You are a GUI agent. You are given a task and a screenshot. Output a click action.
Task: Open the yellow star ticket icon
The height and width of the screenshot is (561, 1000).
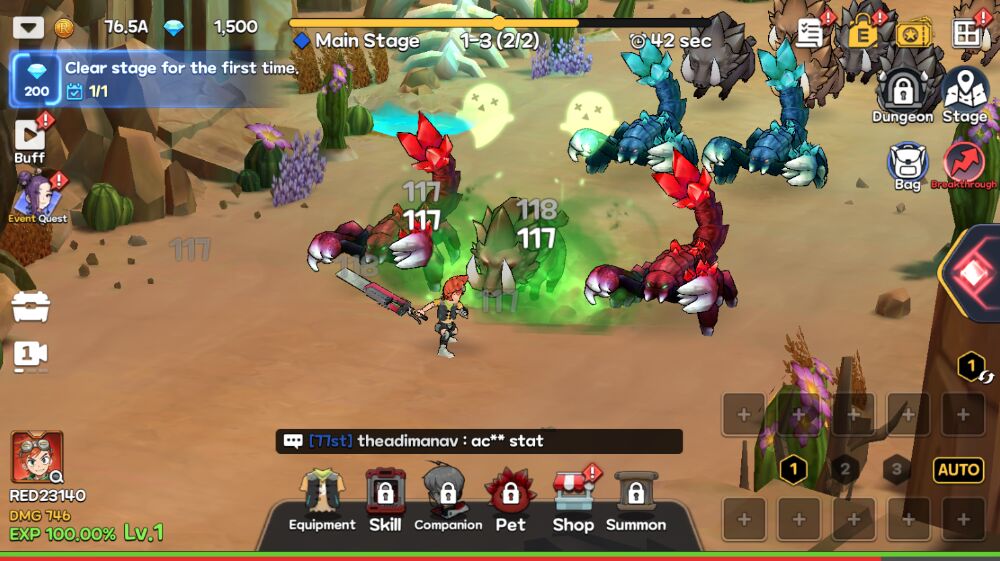point(913,33)
